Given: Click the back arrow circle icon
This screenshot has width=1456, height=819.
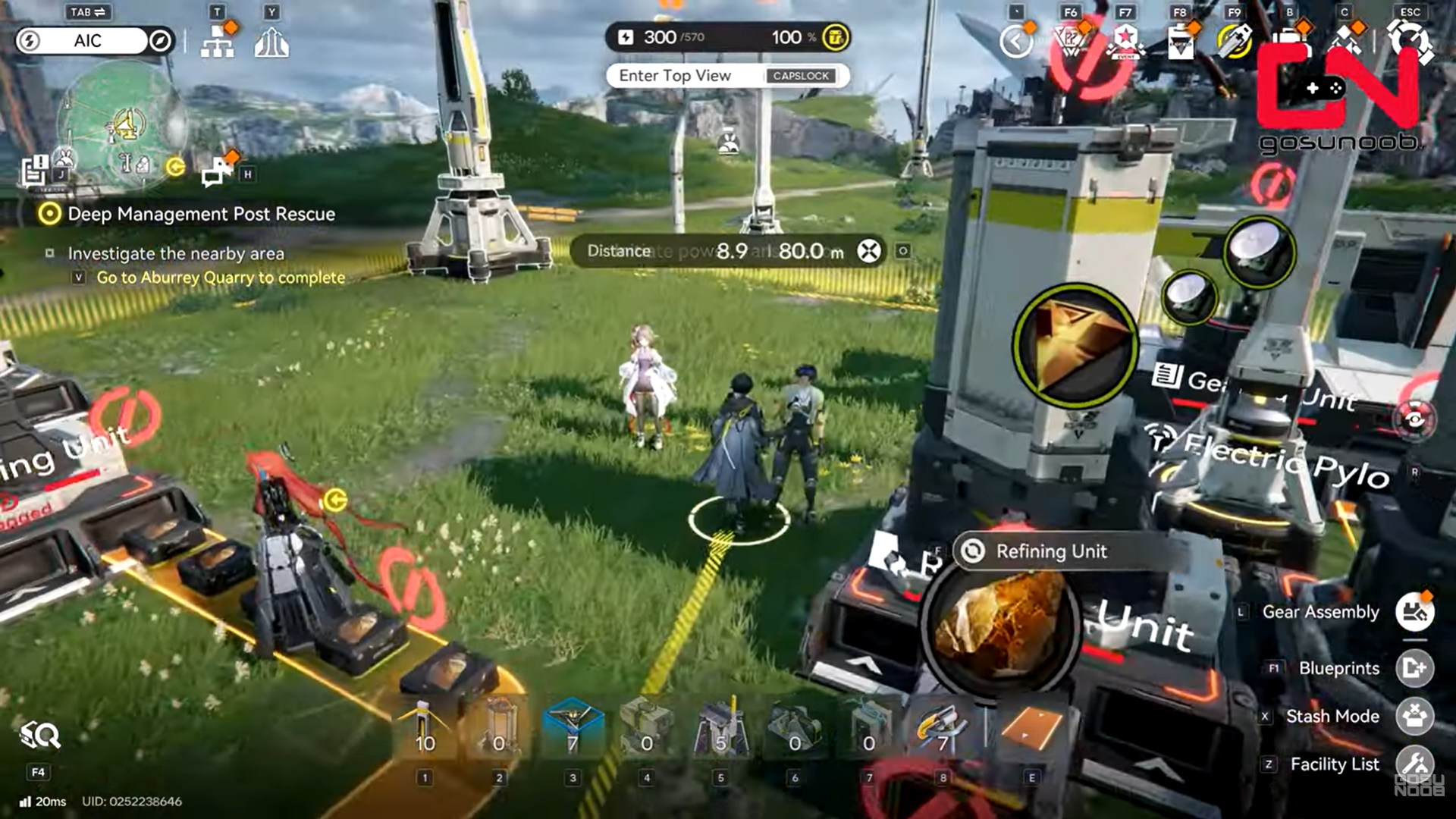Looking at the screenshot, I should point(1016,42).
